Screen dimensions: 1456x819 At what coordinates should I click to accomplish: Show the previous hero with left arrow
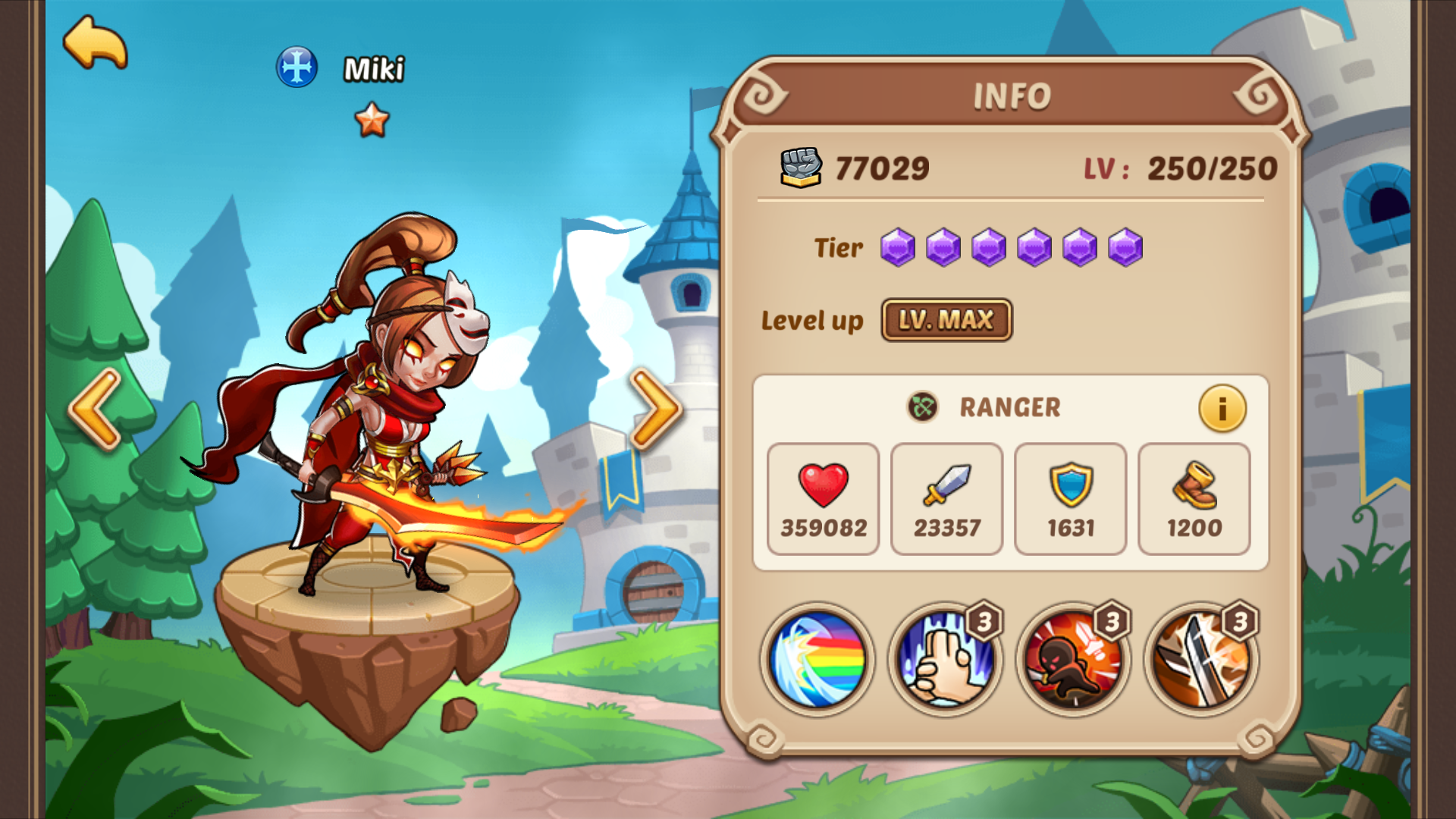tap(96, 409)
